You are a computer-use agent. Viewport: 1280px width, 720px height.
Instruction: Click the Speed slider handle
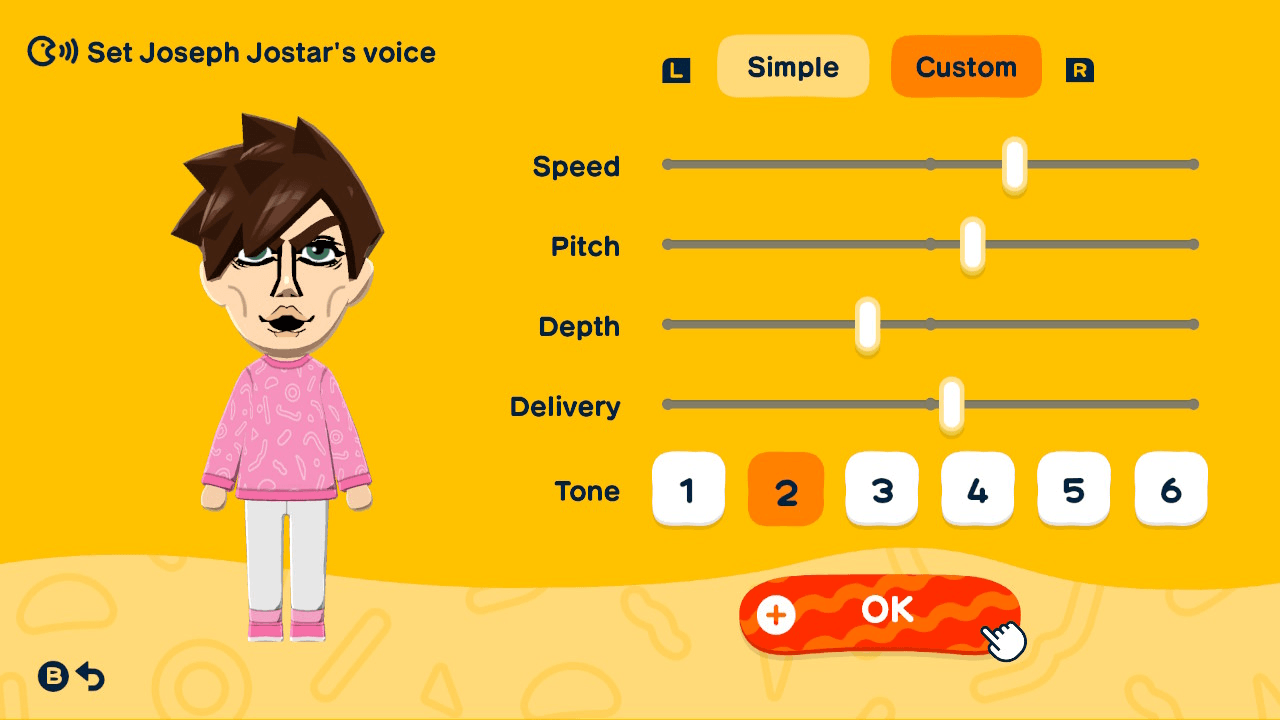tap(1013, 163)
